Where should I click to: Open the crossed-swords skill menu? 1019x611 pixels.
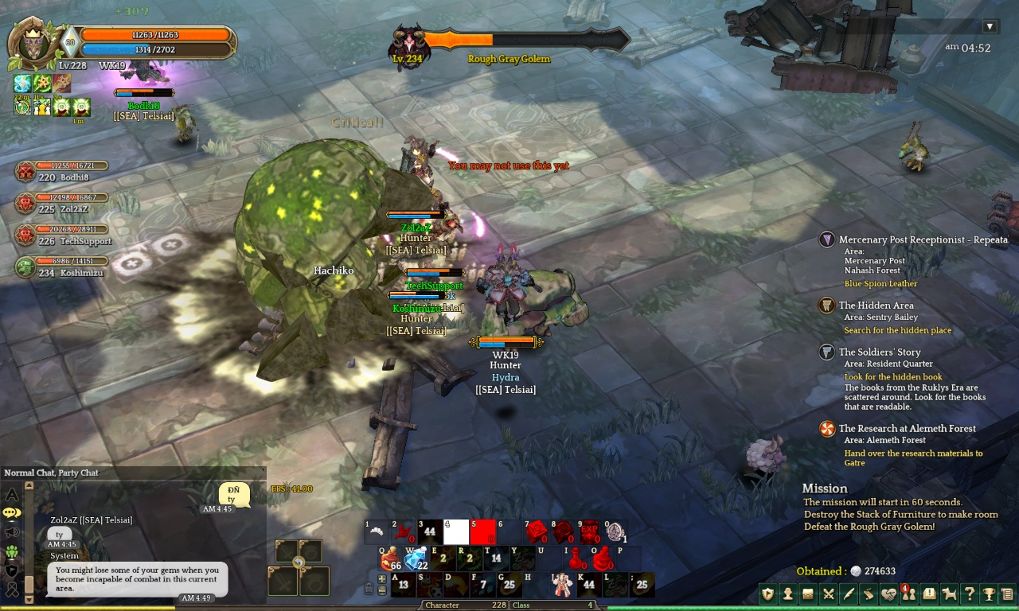[x=828, y=594]
